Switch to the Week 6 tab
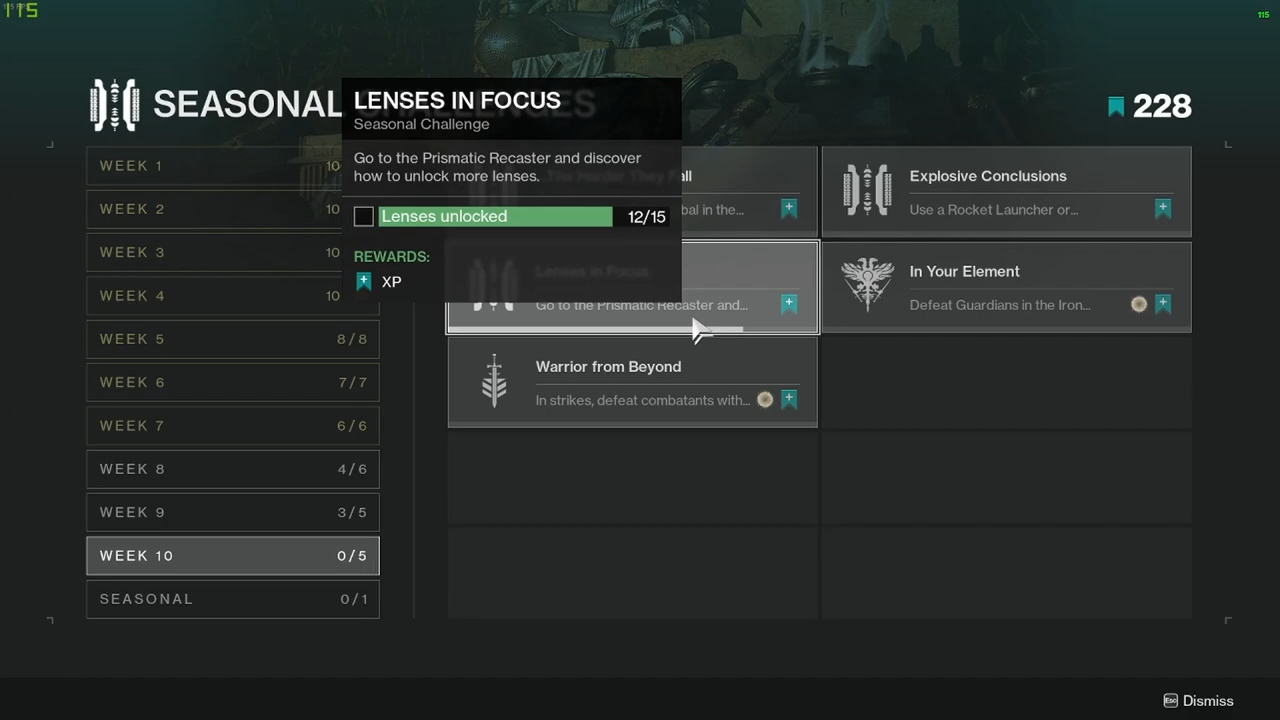Screen dimensions: 1280x720 coord(232,382)
